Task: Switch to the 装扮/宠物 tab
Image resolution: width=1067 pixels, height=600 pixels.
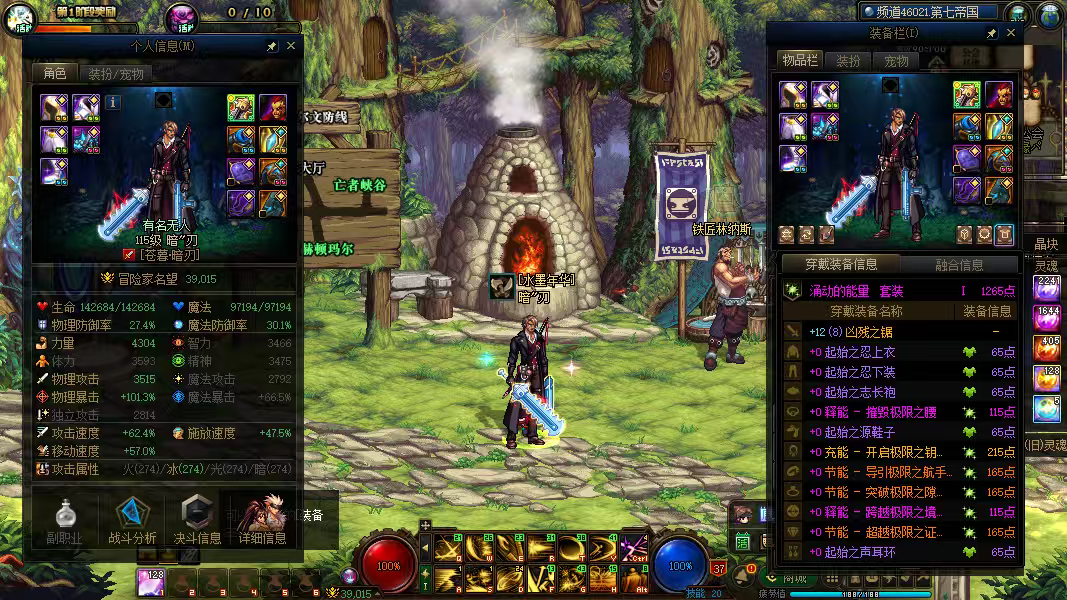Action: point(115,73)
